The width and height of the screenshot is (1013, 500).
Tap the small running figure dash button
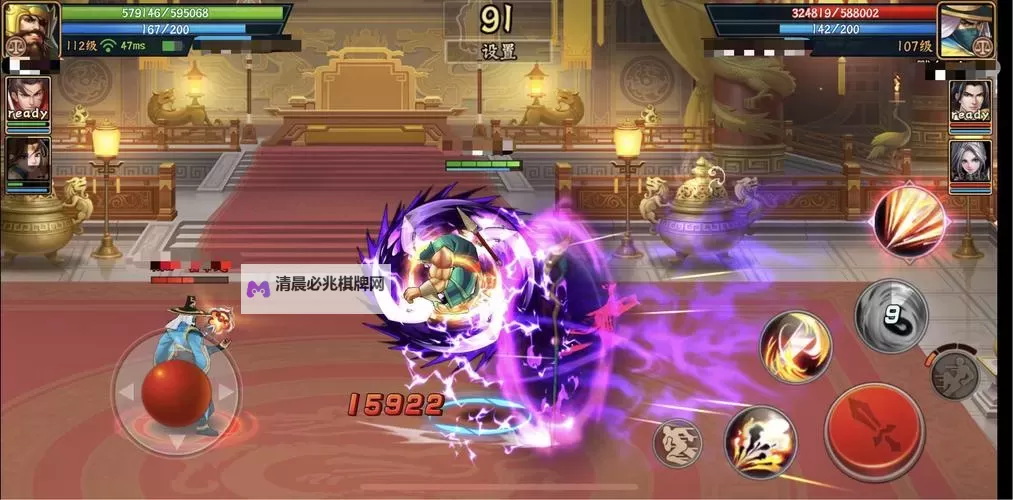677,441
